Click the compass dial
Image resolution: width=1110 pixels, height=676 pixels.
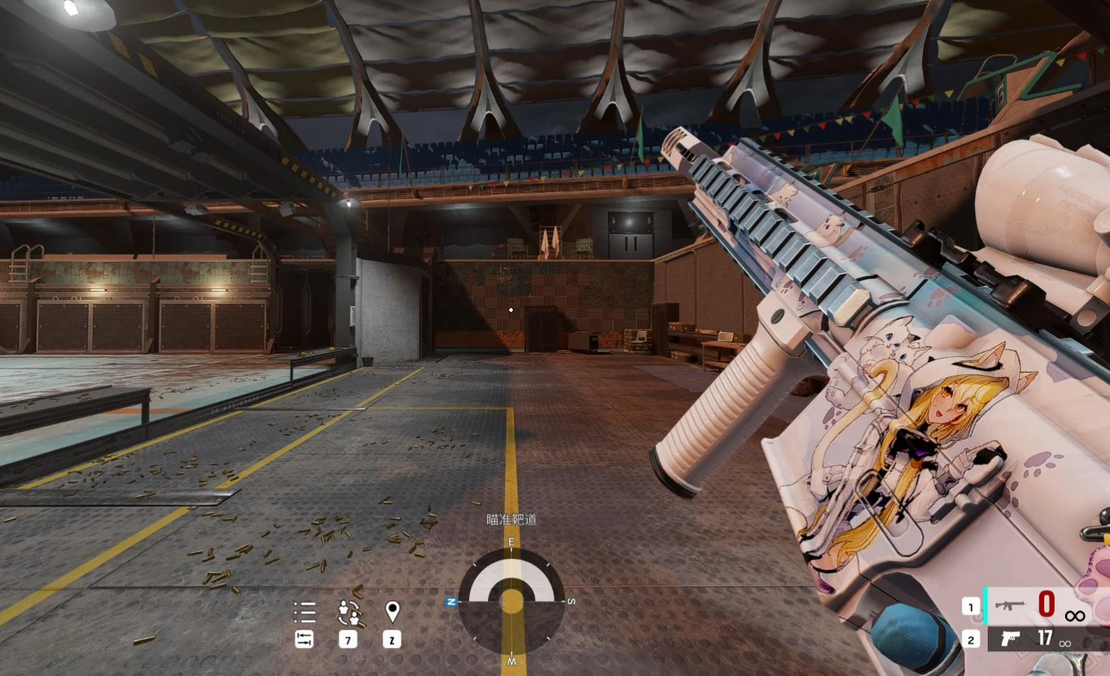click(x=511, y=601)
